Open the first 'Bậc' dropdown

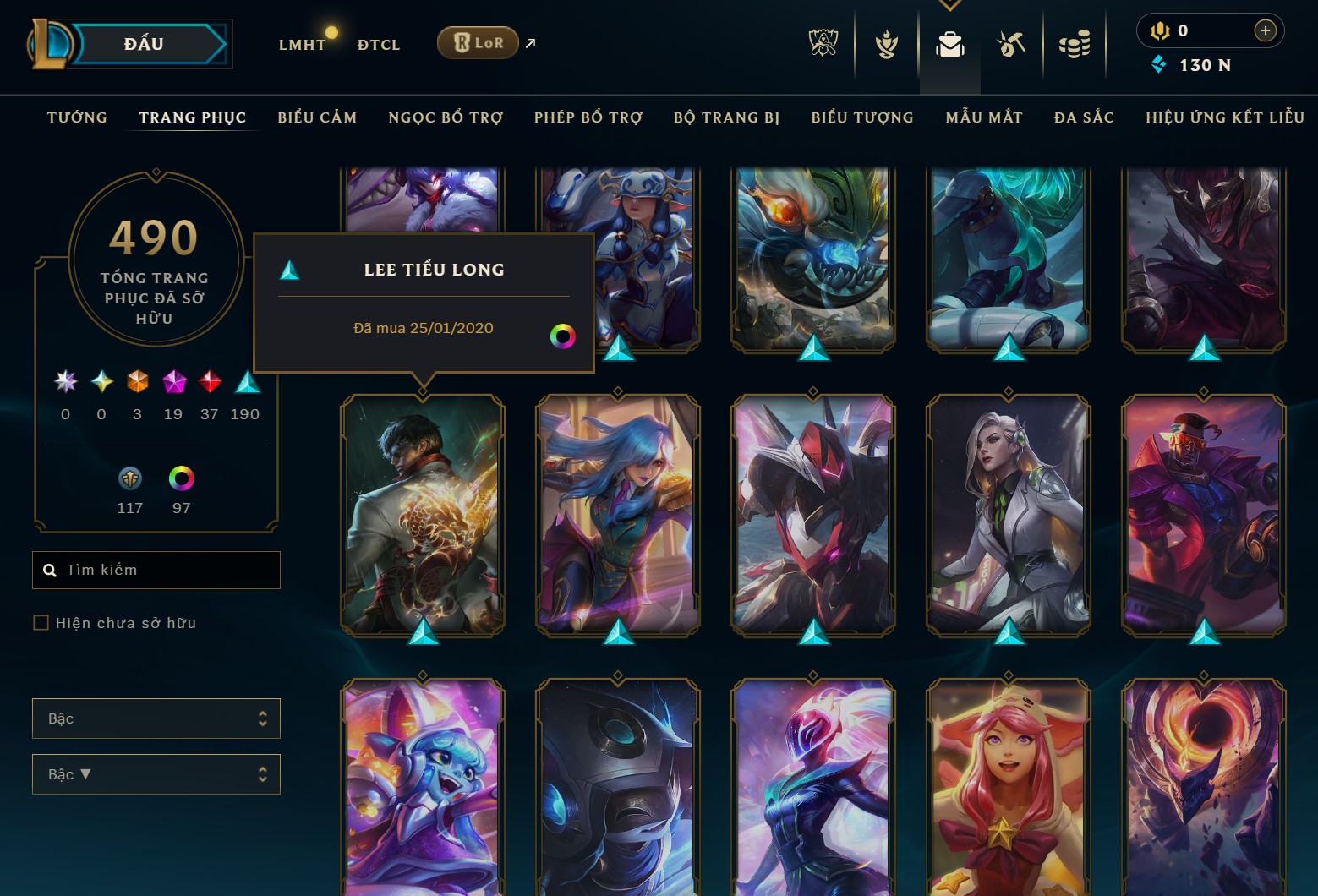(156, 718)
